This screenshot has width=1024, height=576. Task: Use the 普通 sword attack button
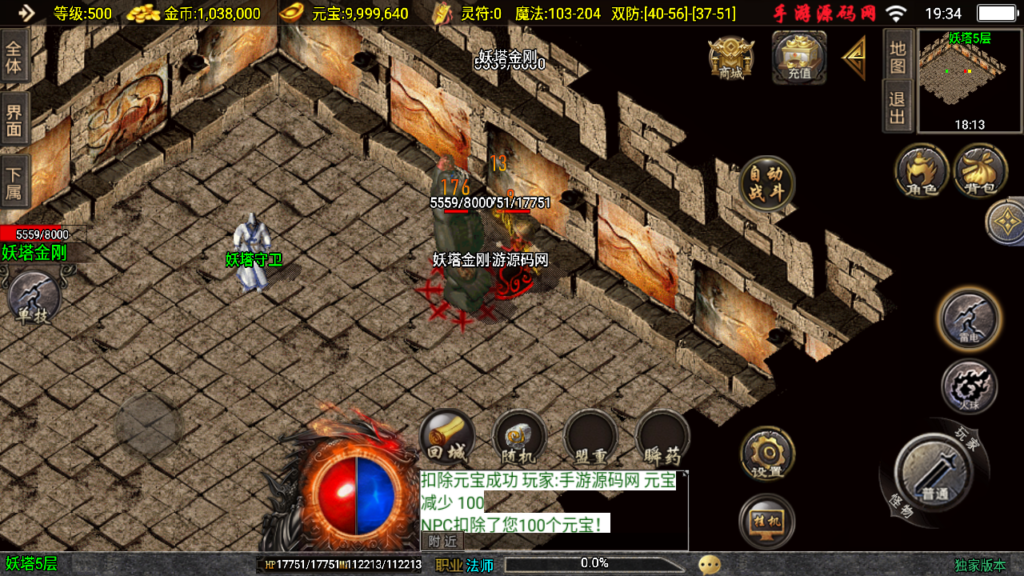click(x=933, y=471)
